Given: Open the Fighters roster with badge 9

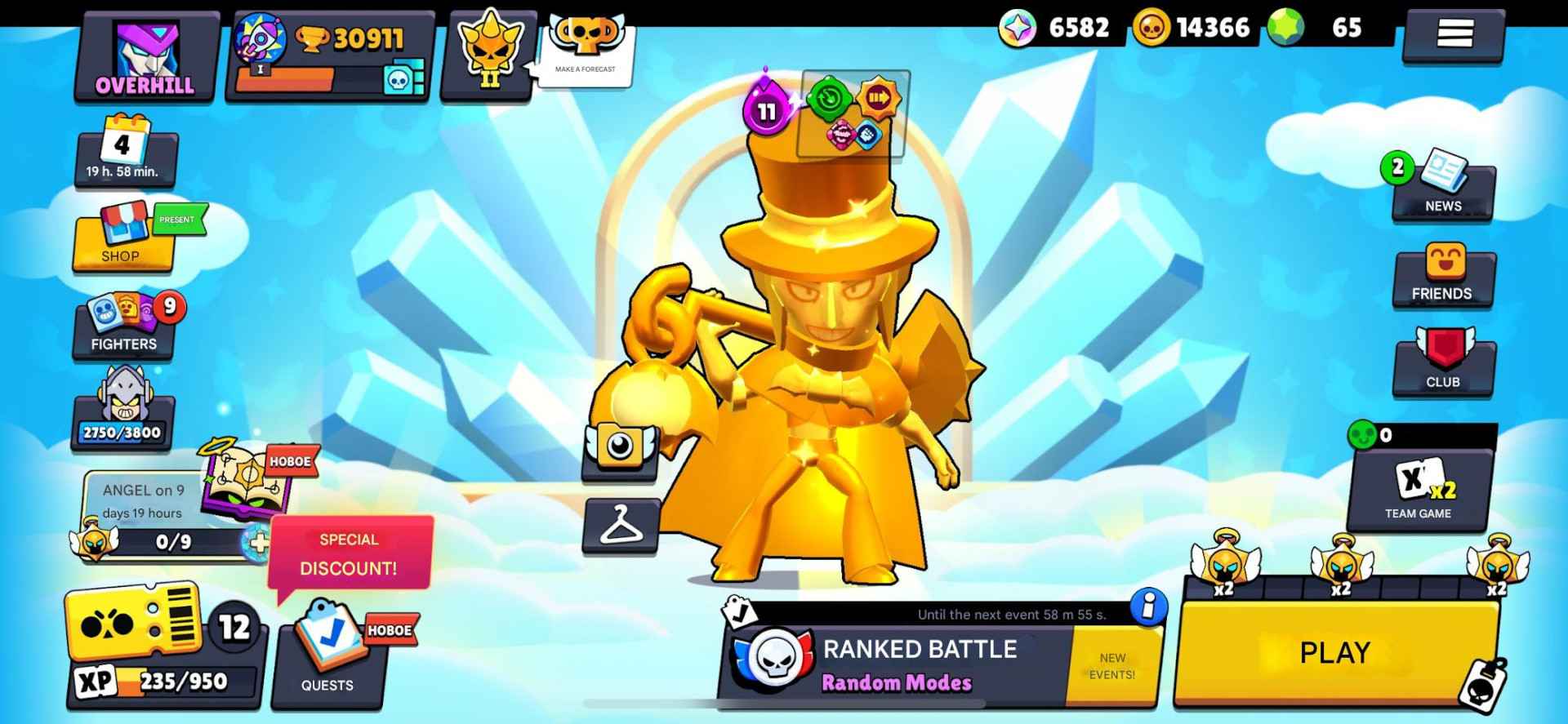Looking at the screenshot, I should [x=124, y=326].
